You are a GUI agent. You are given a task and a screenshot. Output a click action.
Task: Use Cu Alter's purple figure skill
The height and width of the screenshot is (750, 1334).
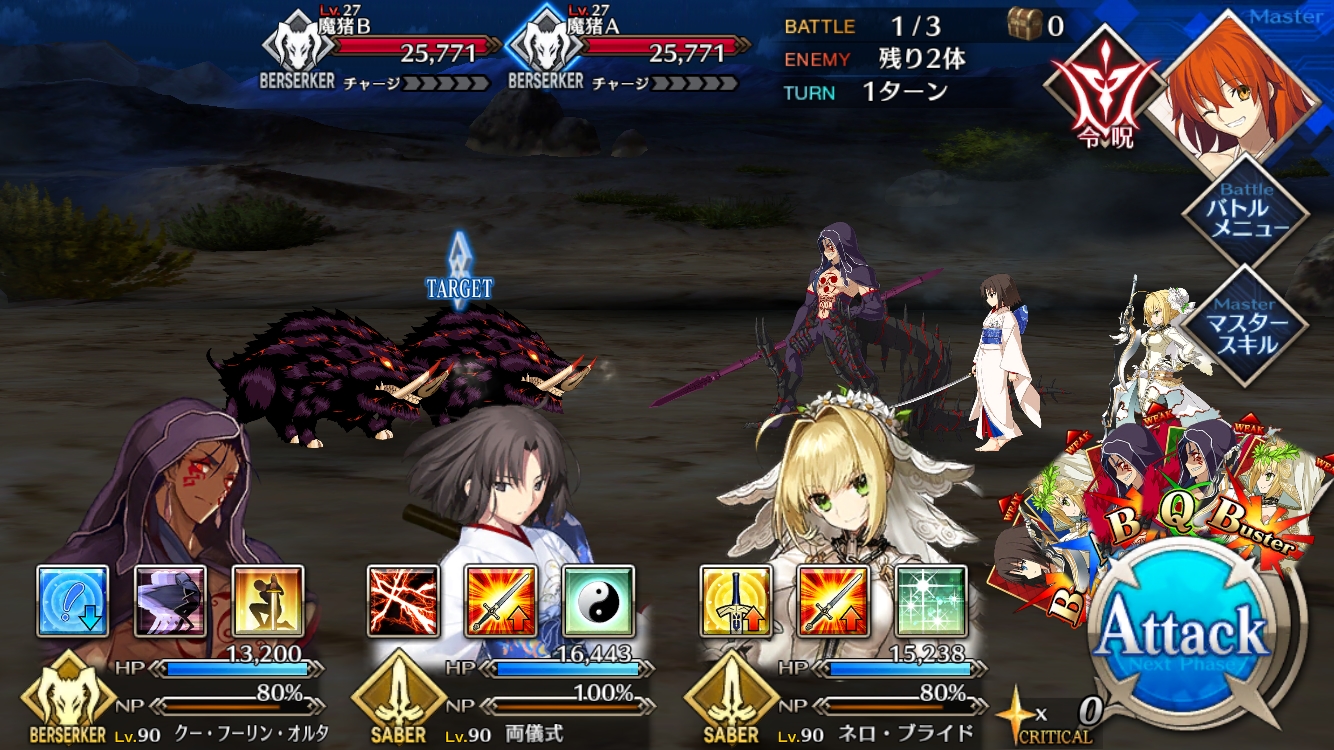click(171, 601)
